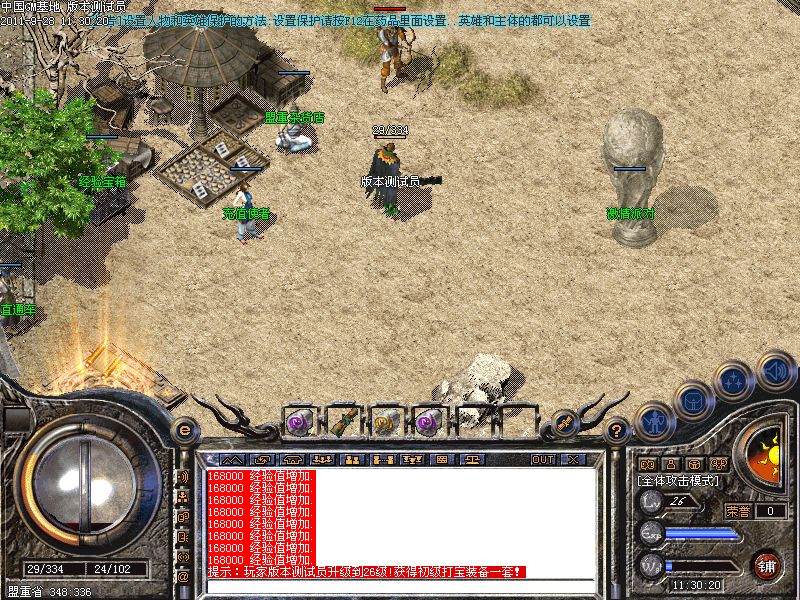Open the '@' private chat side button

tap(183, 576)
